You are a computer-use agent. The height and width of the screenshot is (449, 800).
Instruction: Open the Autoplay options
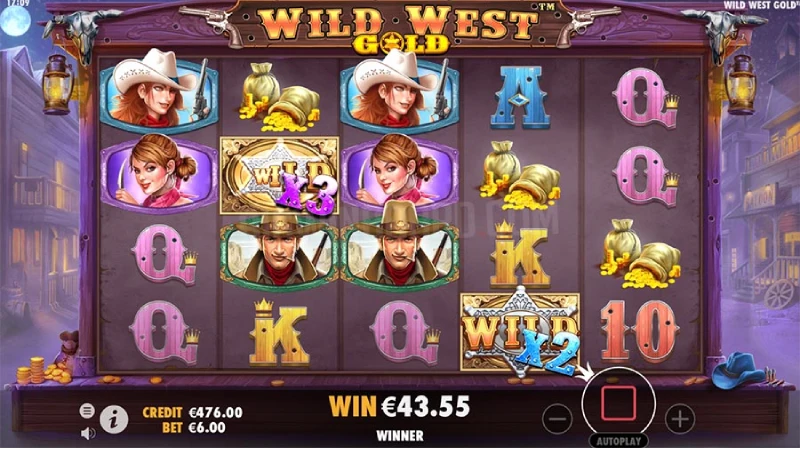pos(618,440)
